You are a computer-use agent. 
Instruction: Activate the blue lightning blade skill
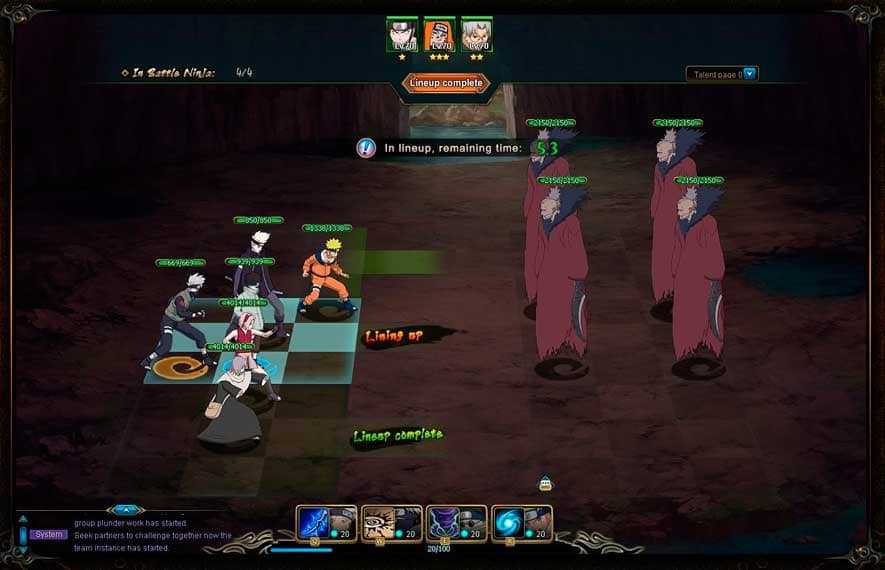pos(313,522)
